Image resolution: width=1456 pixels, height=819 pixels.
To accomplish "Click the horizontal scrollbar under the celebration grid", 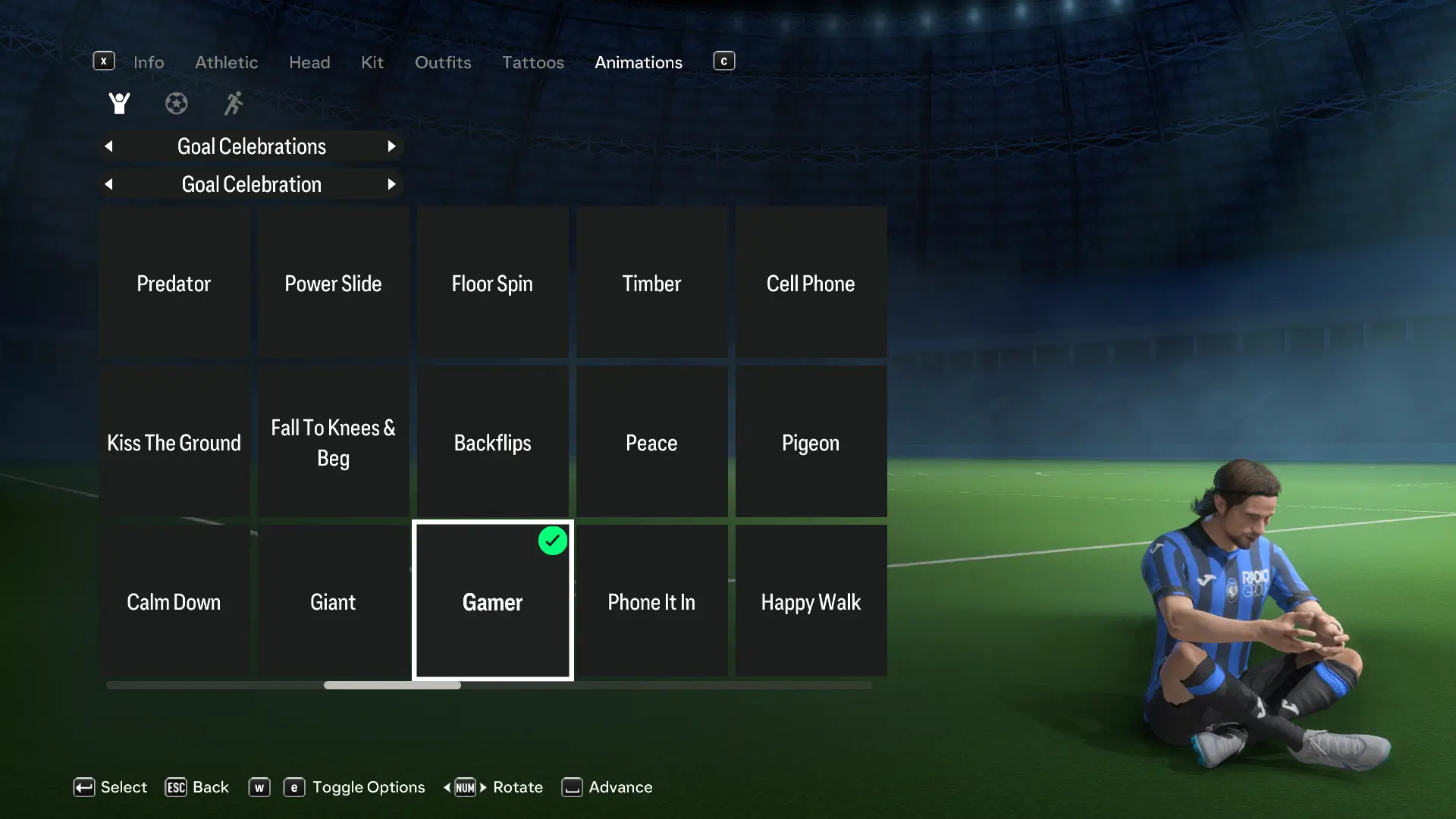I will pos(392,685).
